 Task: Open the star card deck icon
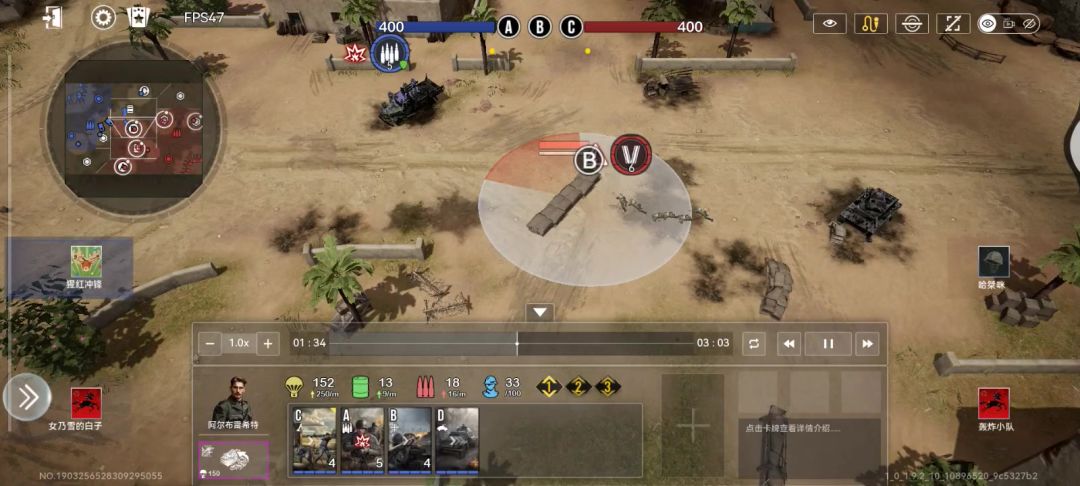point(138,18)
